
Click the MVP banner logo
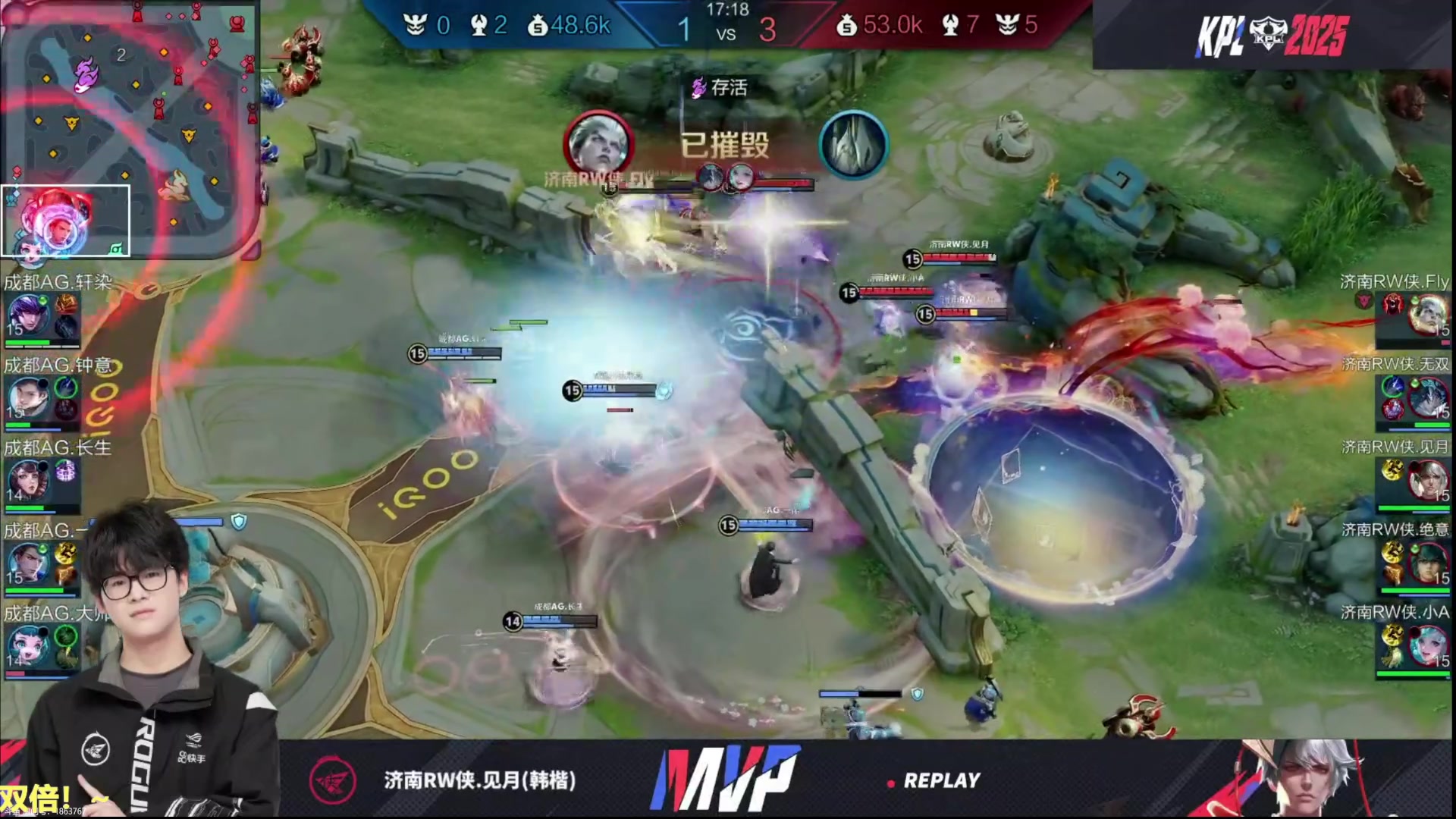(x=724, y=778)
